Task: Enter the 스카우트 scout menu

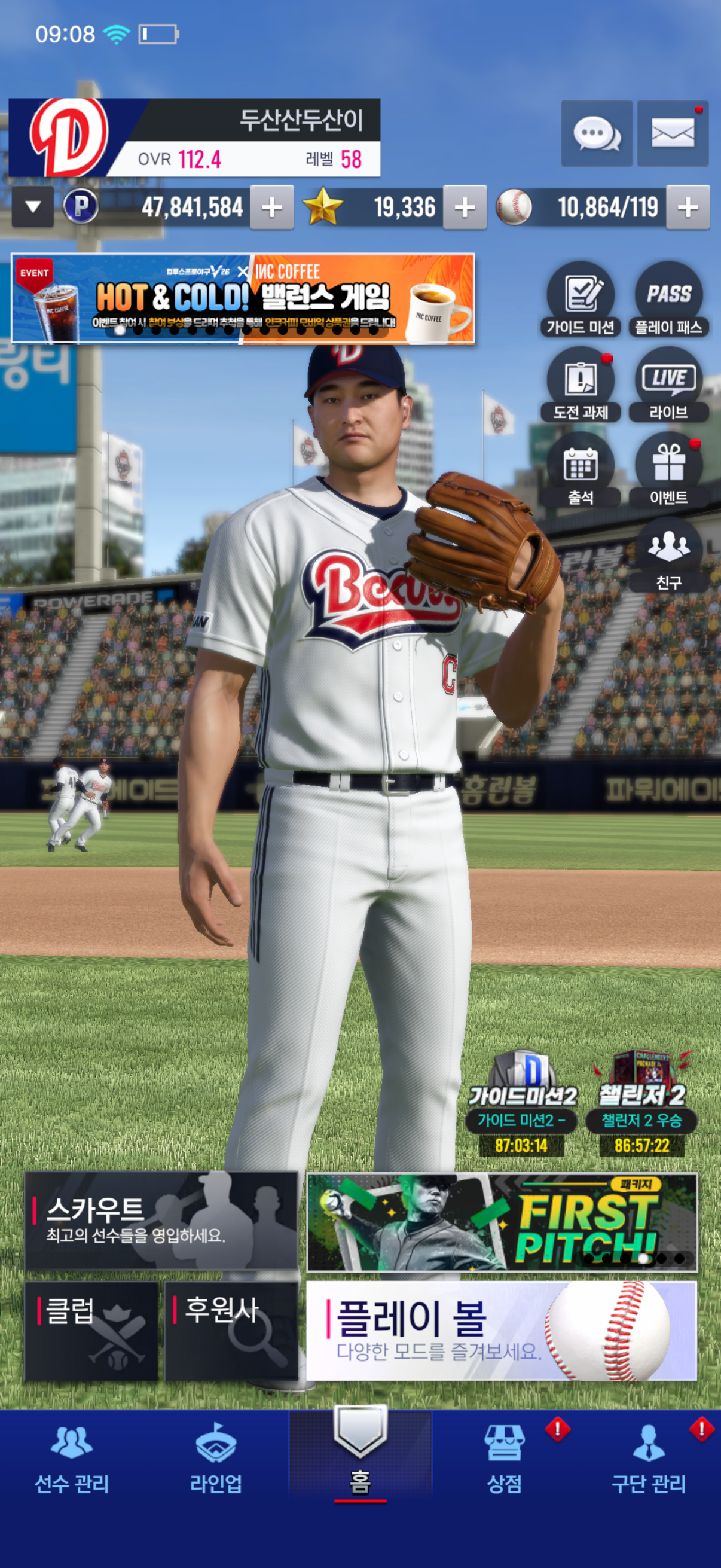Action: [161, 1221]
